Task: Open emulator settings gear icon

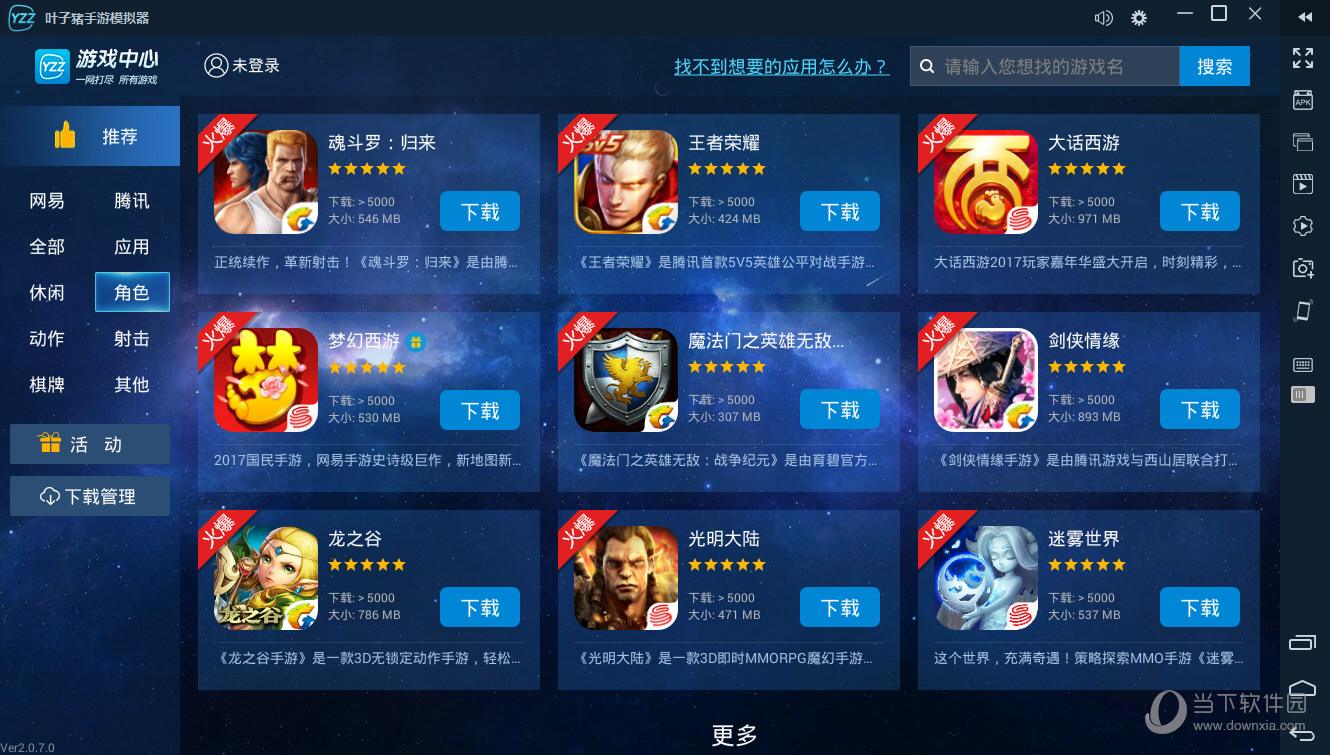Action: click(1138, 17)
